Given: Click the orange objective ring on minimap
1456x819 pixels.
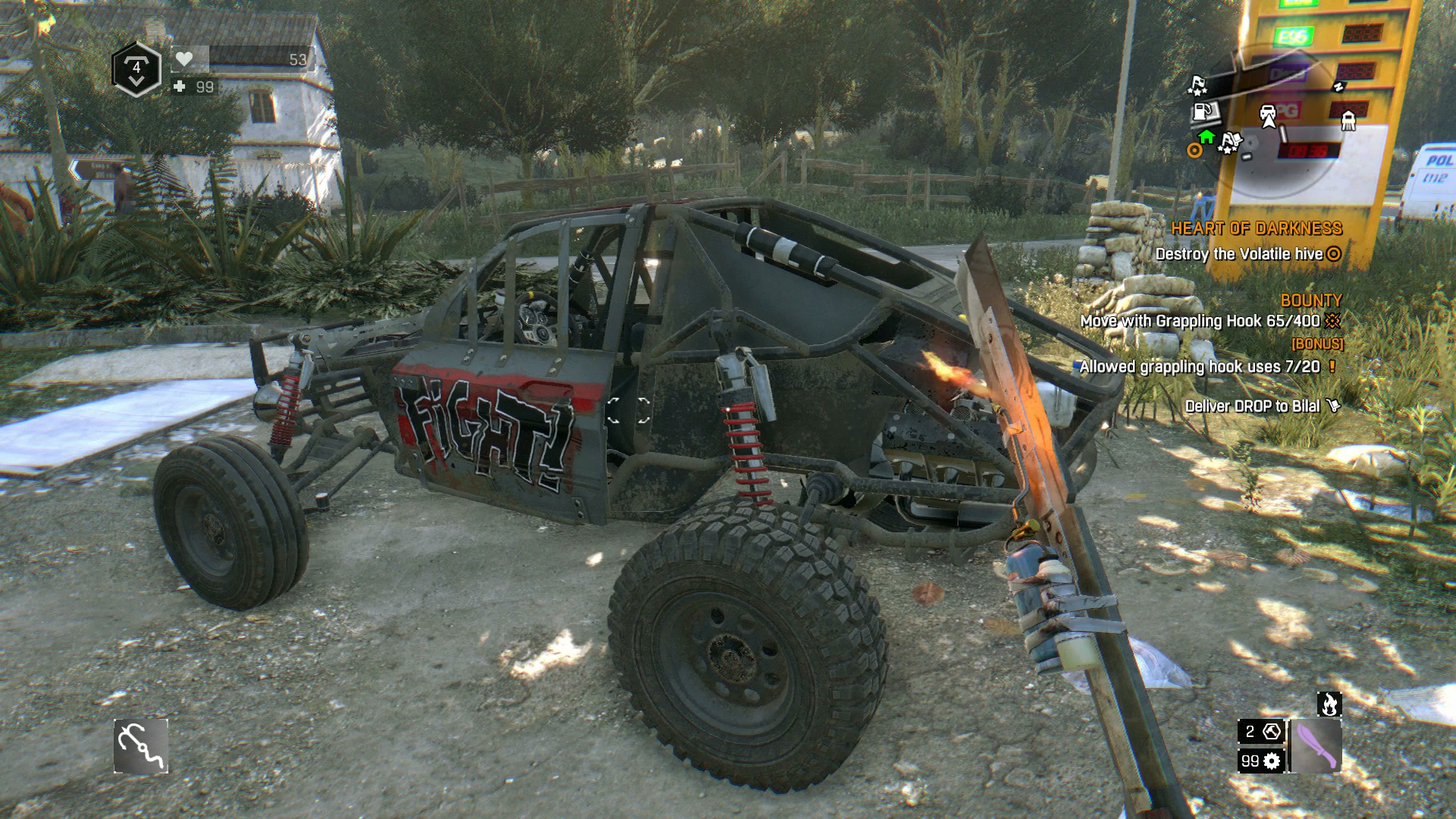Looking at the screenshot, I should pos(1194,150).
